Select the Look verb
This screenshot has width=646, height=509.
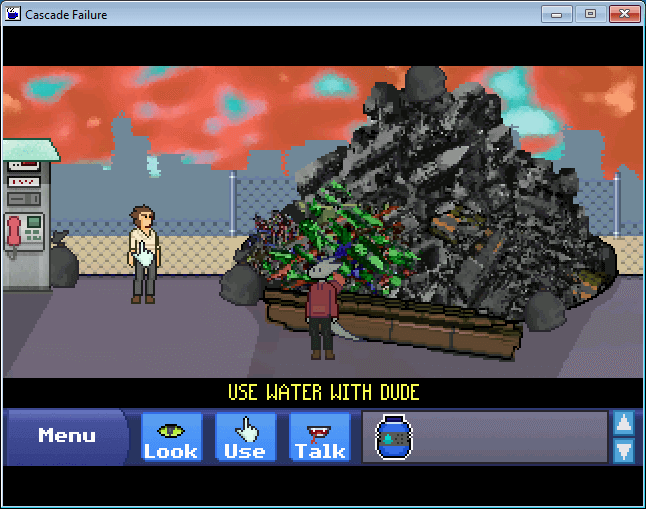pos(171,438)
